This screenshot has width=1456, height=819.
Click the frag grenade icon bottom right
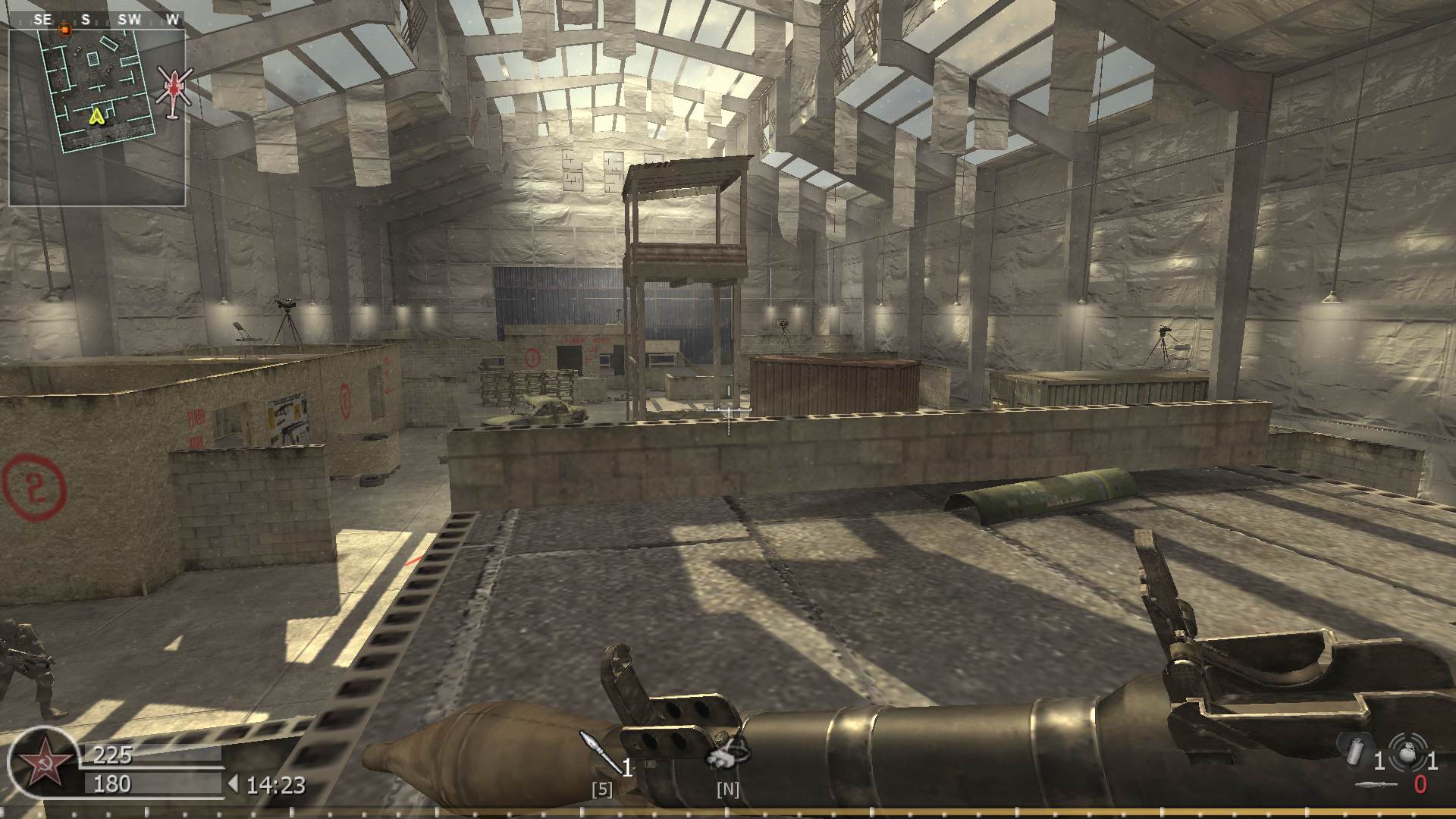(1407, 752)
